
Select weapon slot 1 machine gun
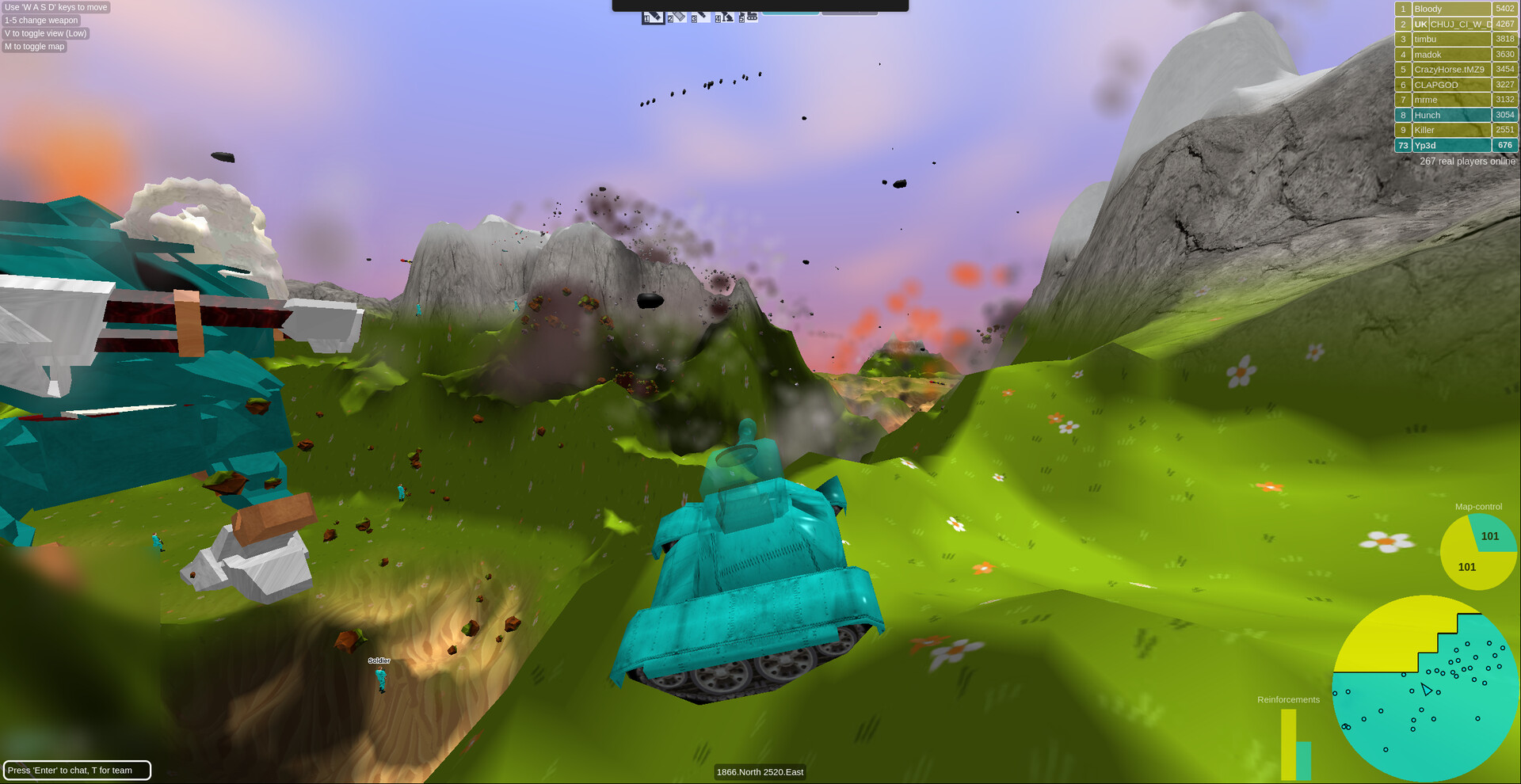point(654,17)
